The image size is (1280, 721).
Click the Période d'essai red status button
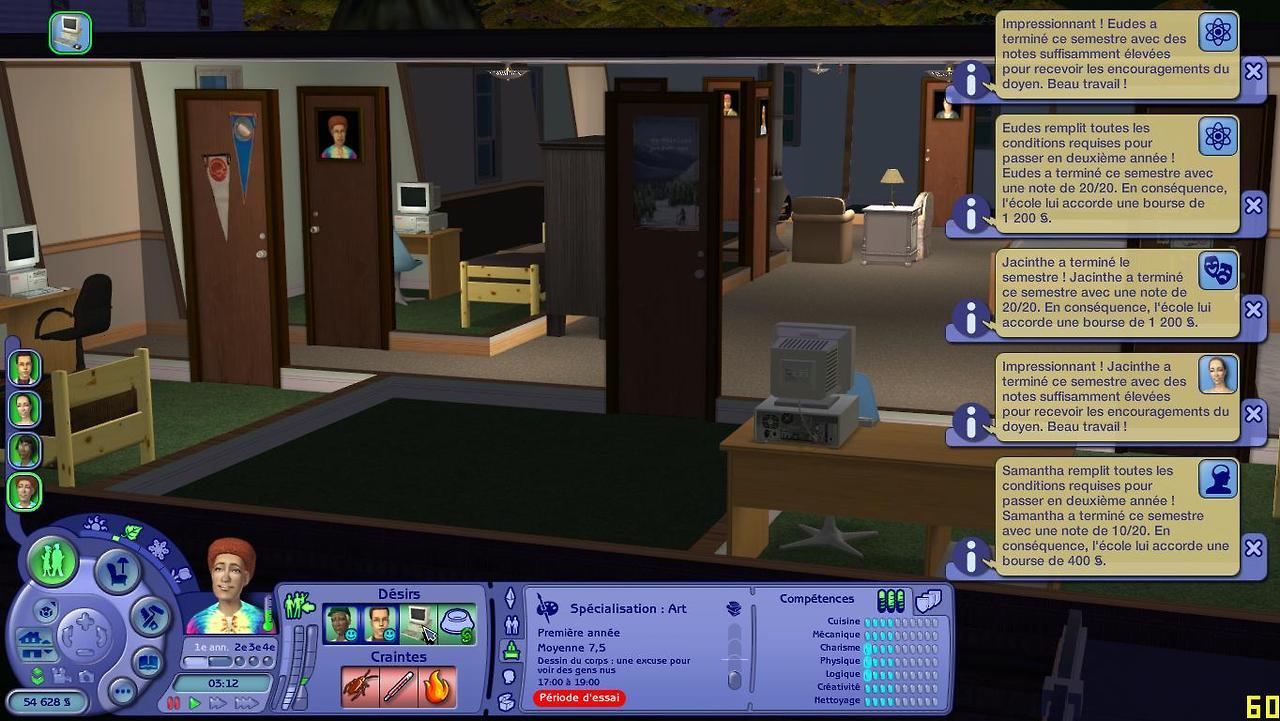point(579,698)
